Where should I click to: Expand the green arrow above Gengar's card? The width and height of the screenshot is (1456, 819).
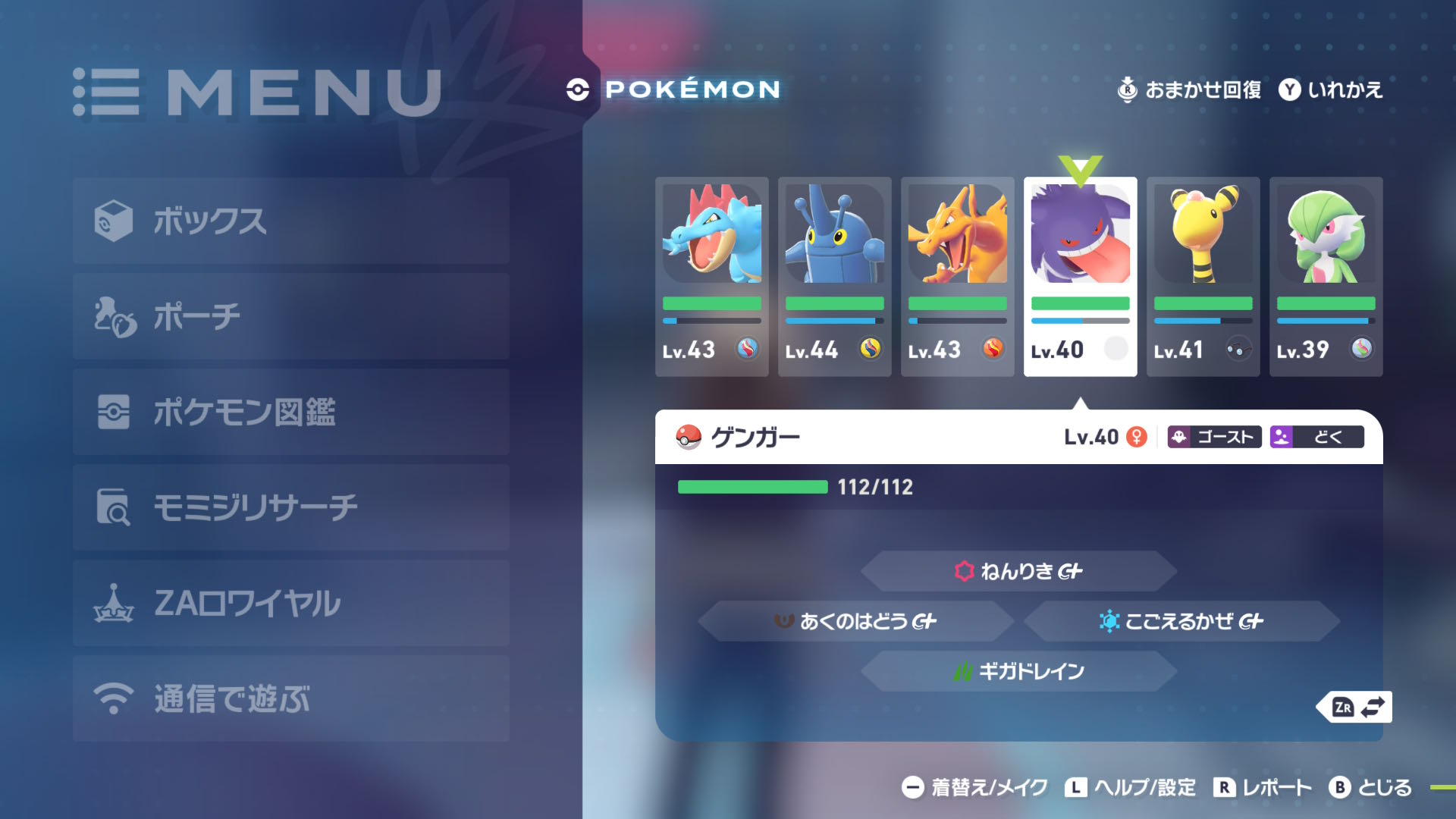(1079, 165)
